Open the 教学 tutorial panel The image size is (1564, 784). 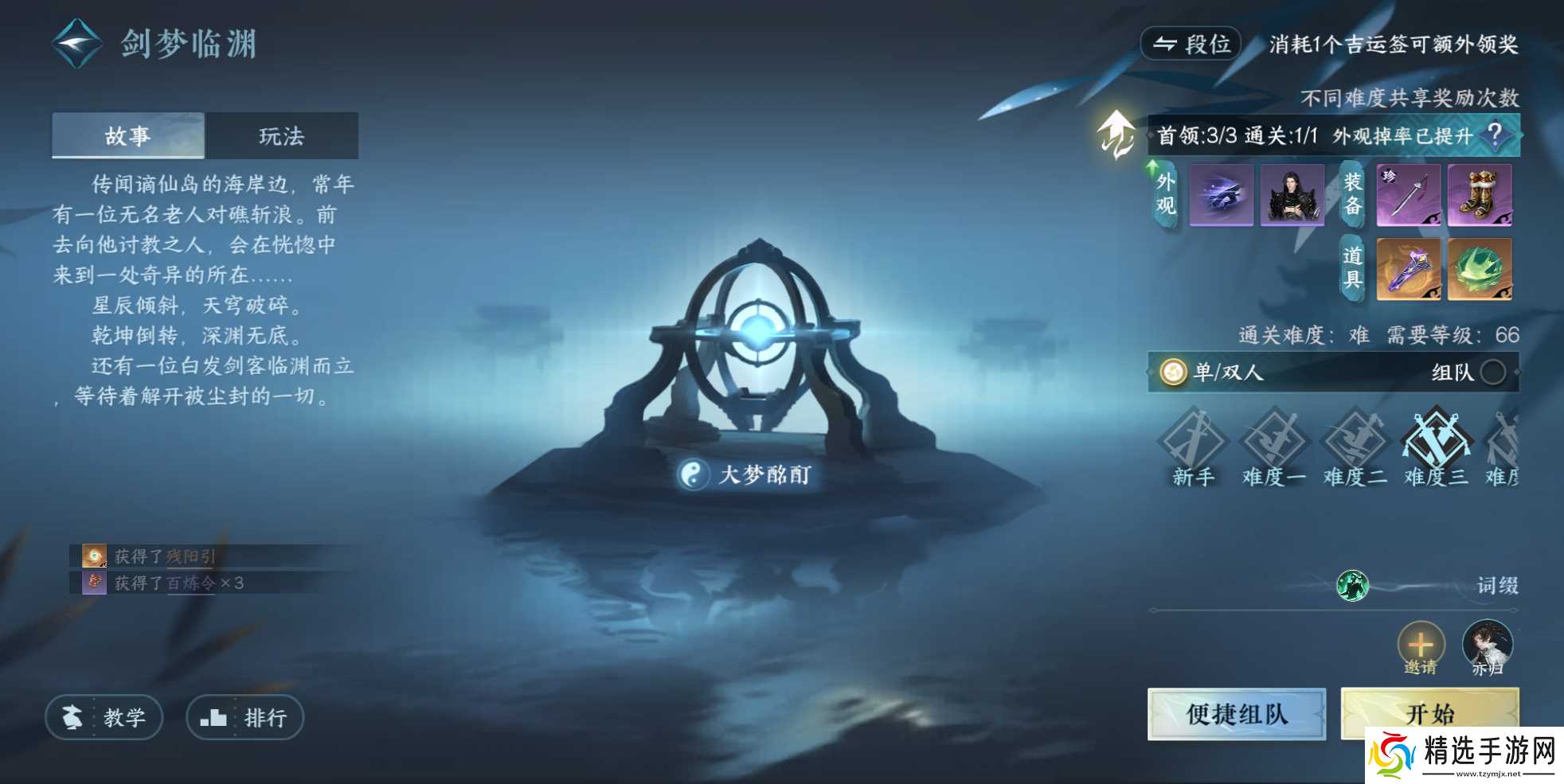104,717
